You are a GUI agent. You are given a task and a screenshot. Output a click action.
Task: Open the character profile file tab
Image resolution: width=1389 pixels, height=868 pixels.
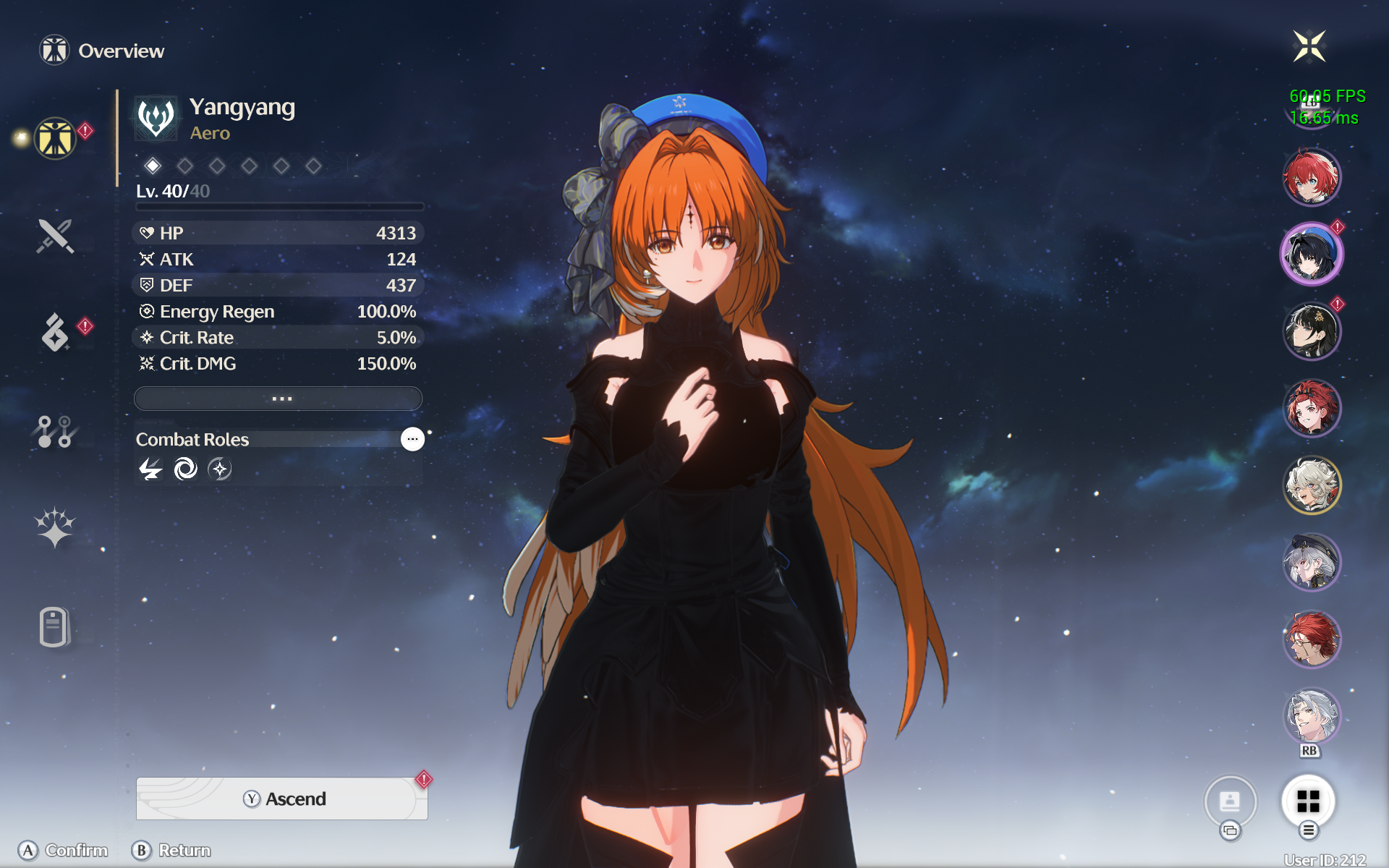pos(55,626)
